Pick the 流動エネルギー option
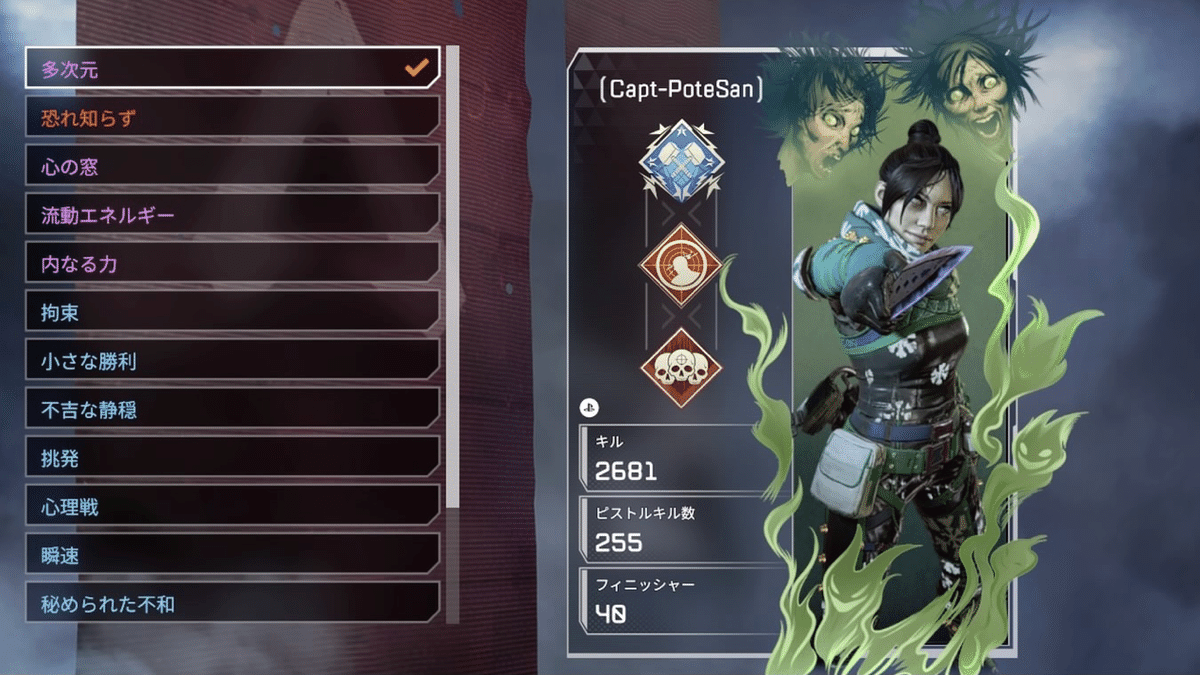This screenshot has height=675, width=1200. [232, 215]
